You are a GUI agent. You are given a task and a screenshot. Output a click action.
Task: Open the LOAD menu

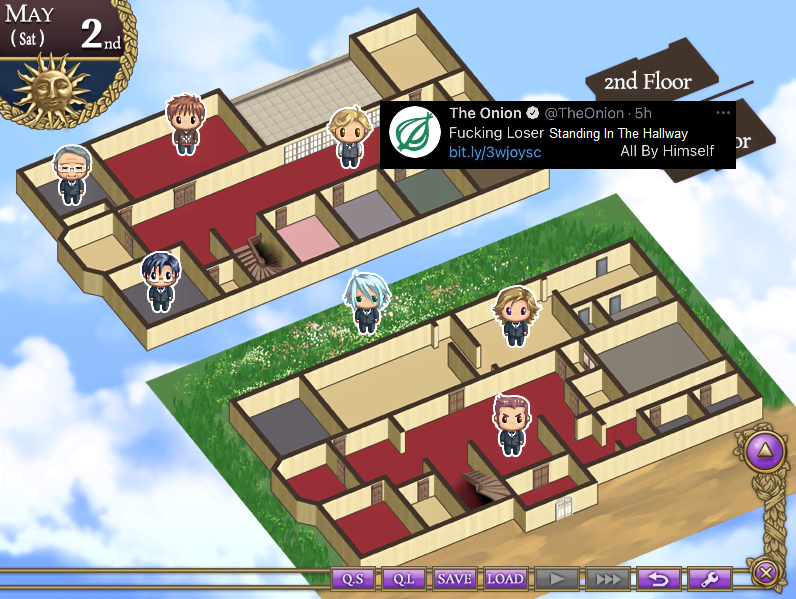click(x=505, y=579)
